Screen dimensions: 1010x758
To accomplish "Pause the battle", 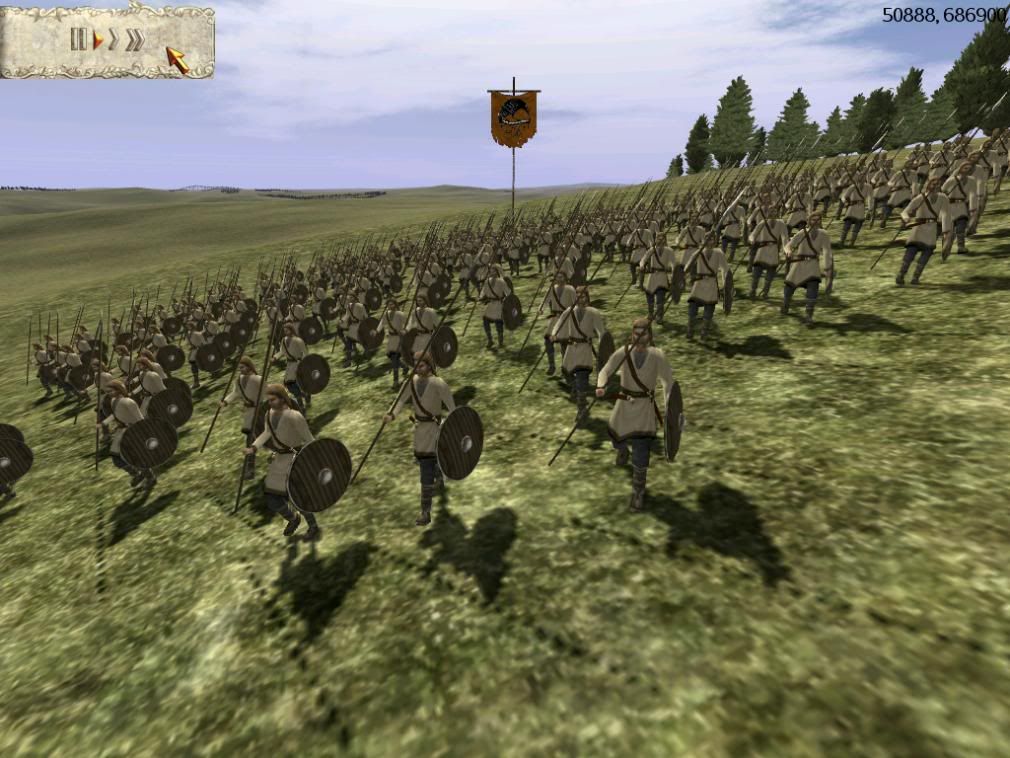I will pyautogui.click(x=78, y=39).
